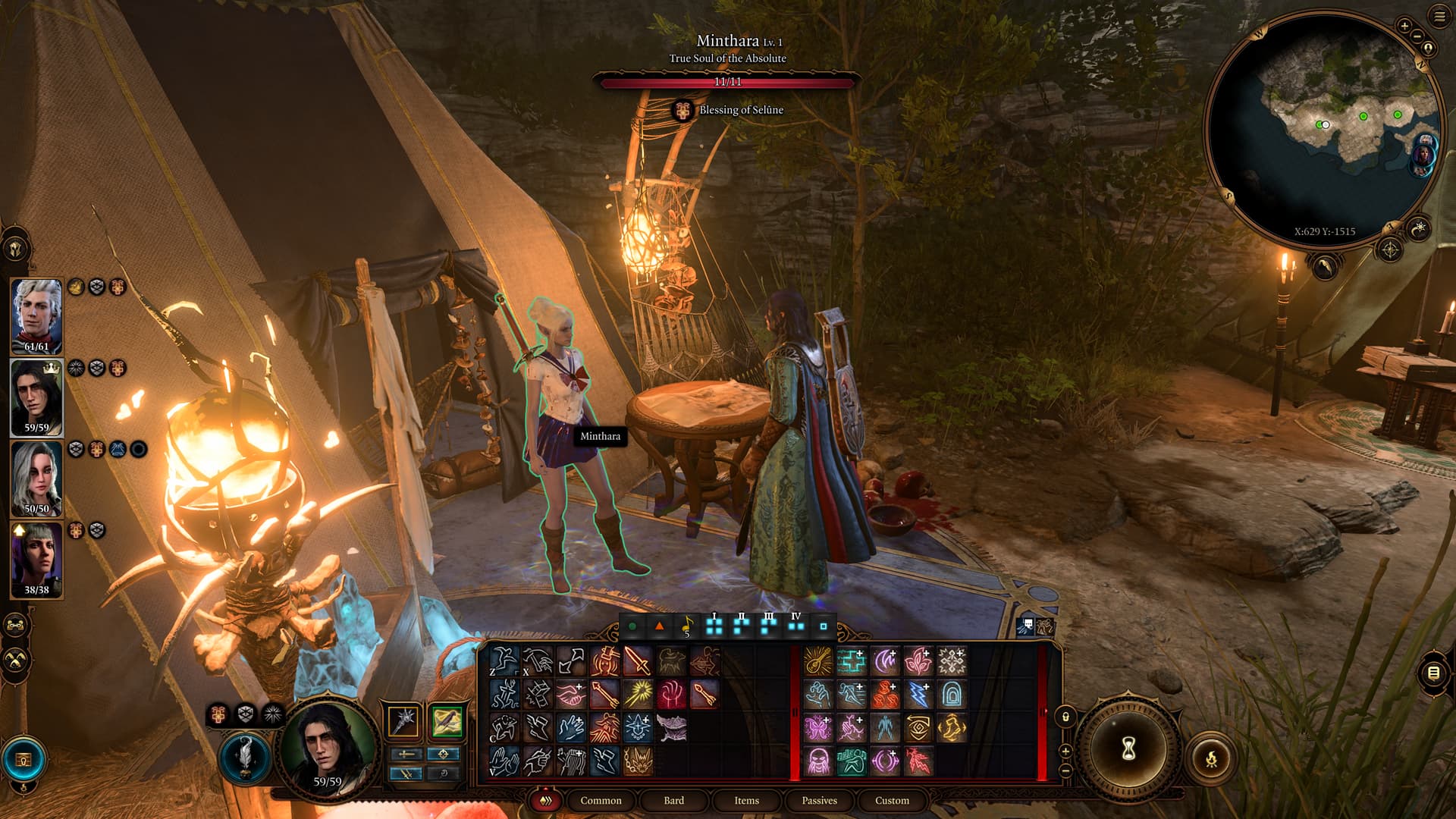Open the minimap in the corner
This screenshot has height=819, width=1456.
(x=1323, y=125)
